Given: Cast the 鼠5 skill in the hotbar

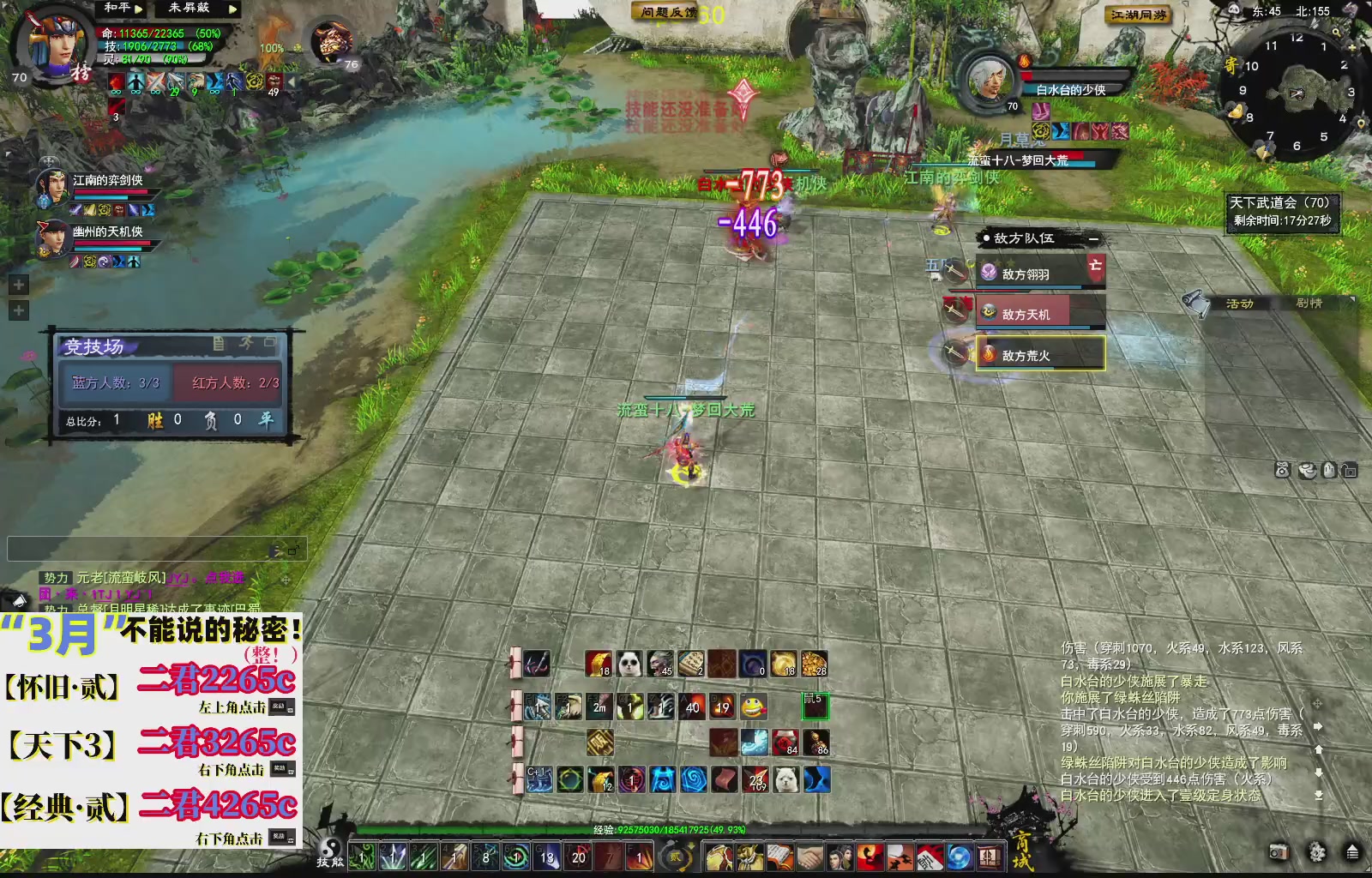Looking at the screenshot, I should point(814,707).
